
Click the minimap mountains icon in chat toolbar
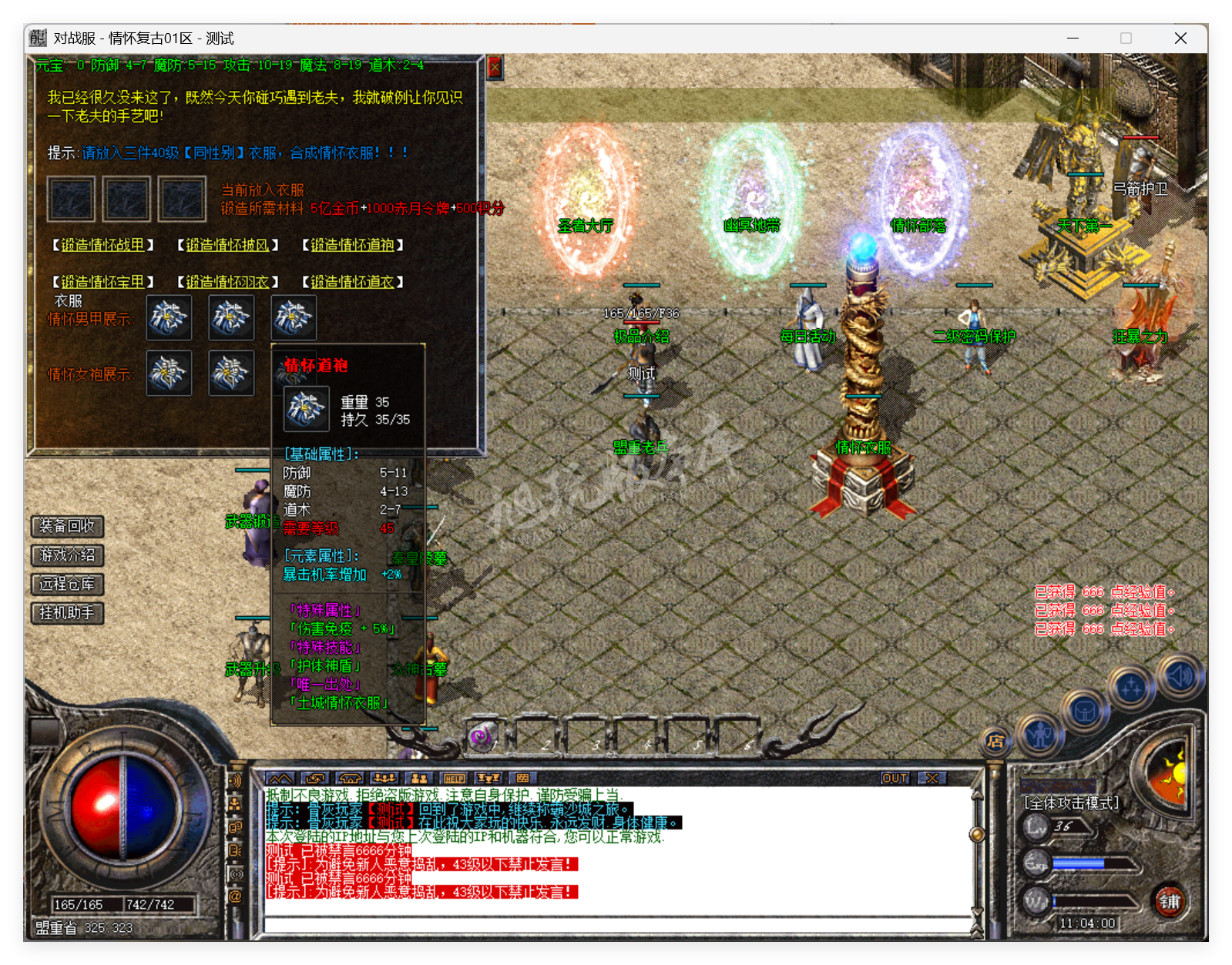click(x=281, y=779)
